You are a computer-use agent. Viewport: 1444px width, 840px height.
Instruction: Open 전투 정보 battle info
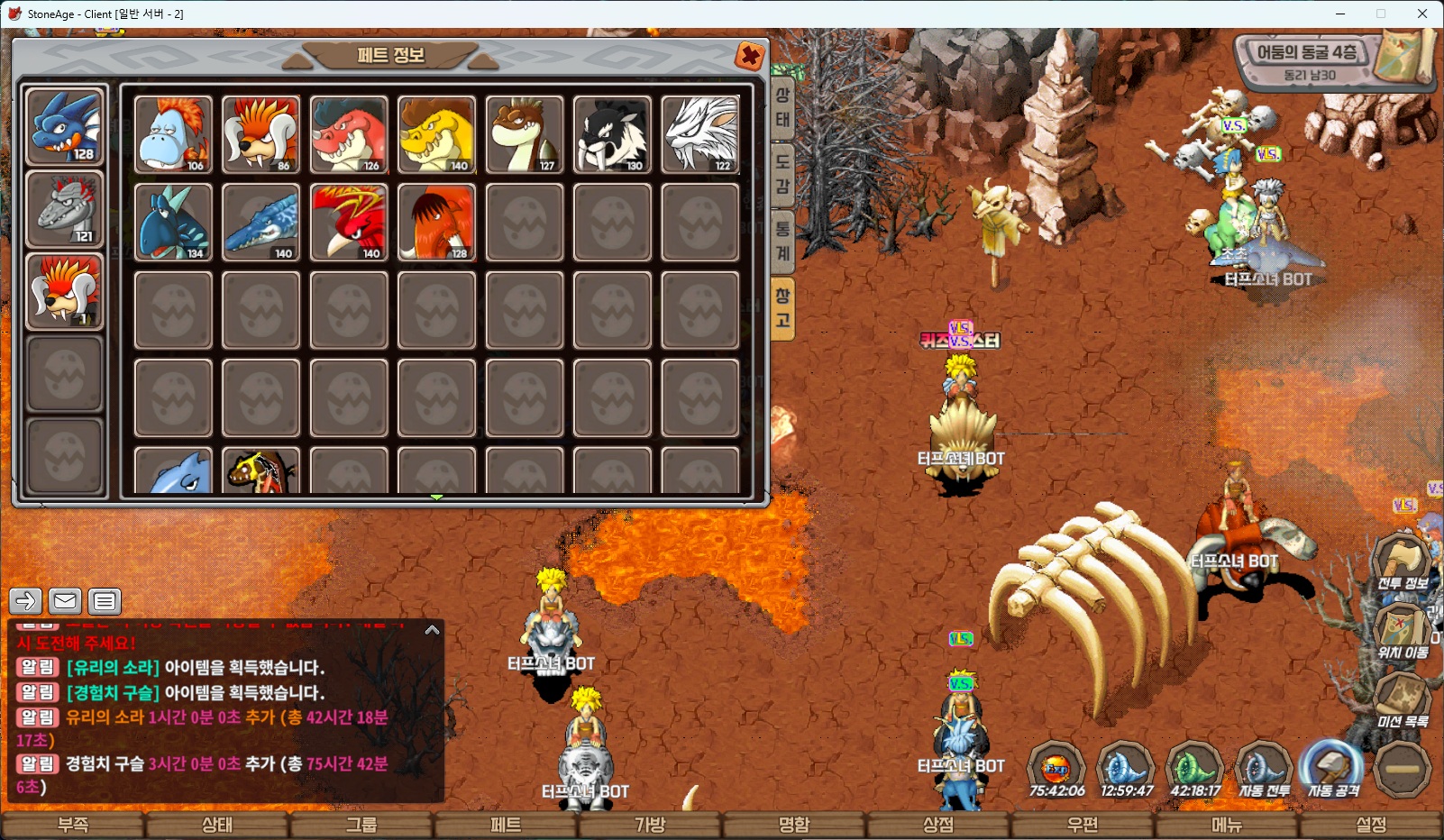click(x=1402, y=563)
